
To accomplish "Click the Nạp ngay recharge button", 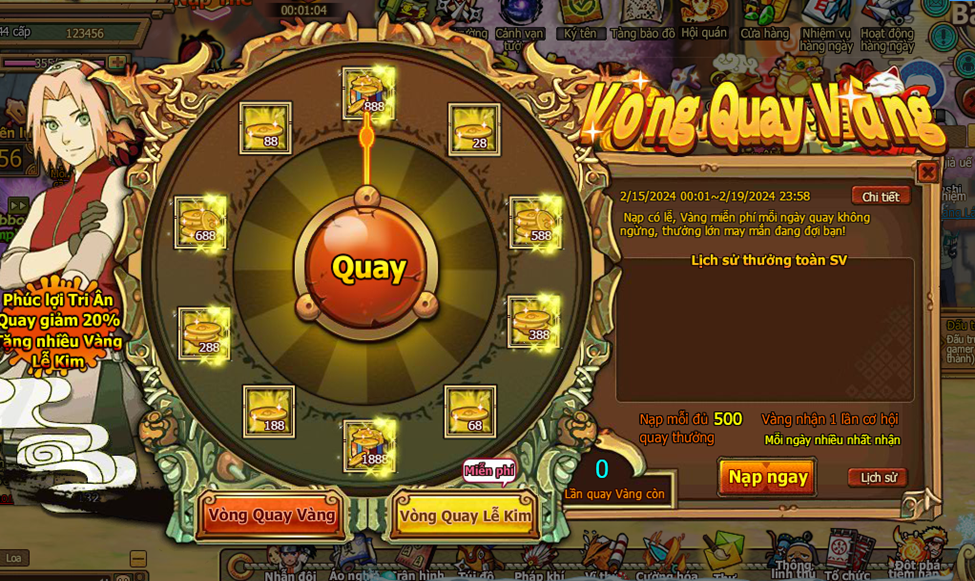I will coord(767,477).
